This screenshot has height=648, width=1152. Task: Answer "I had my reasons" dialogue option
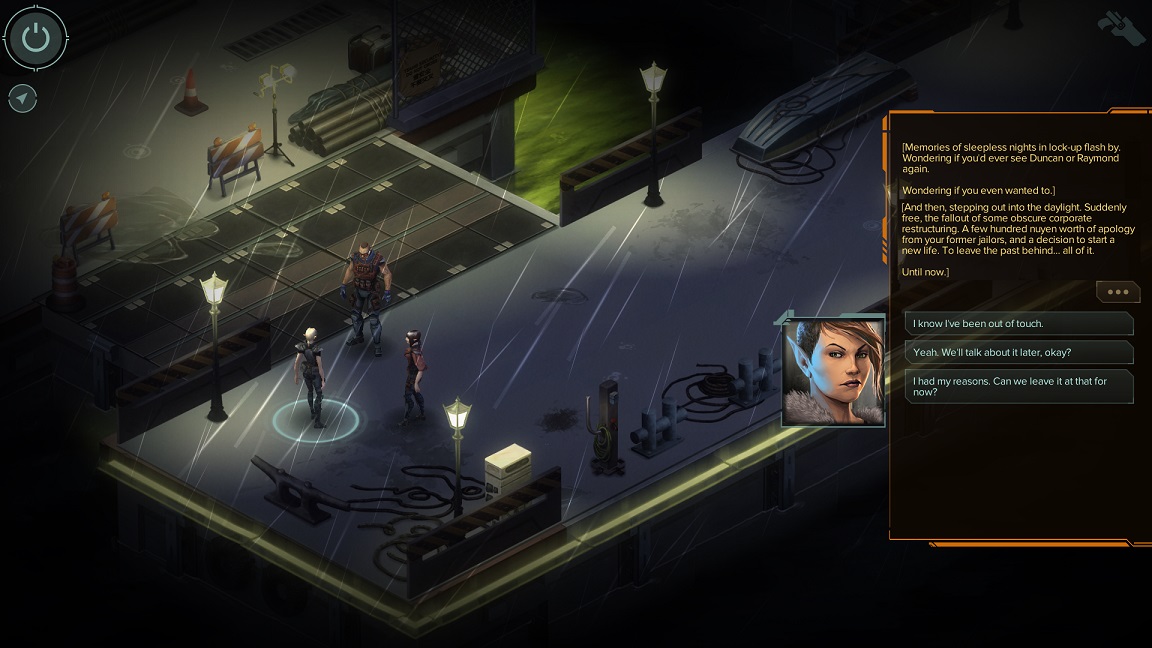tap(1018, 386)
